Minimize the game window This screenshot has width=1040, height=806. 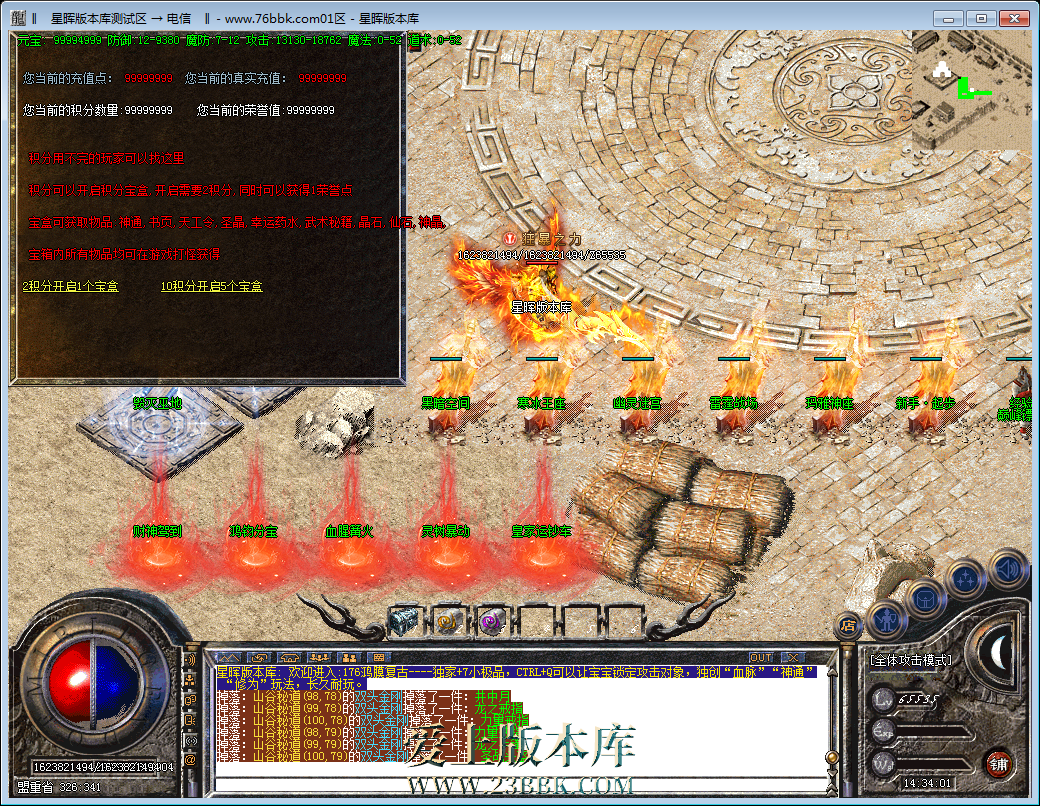949,18
